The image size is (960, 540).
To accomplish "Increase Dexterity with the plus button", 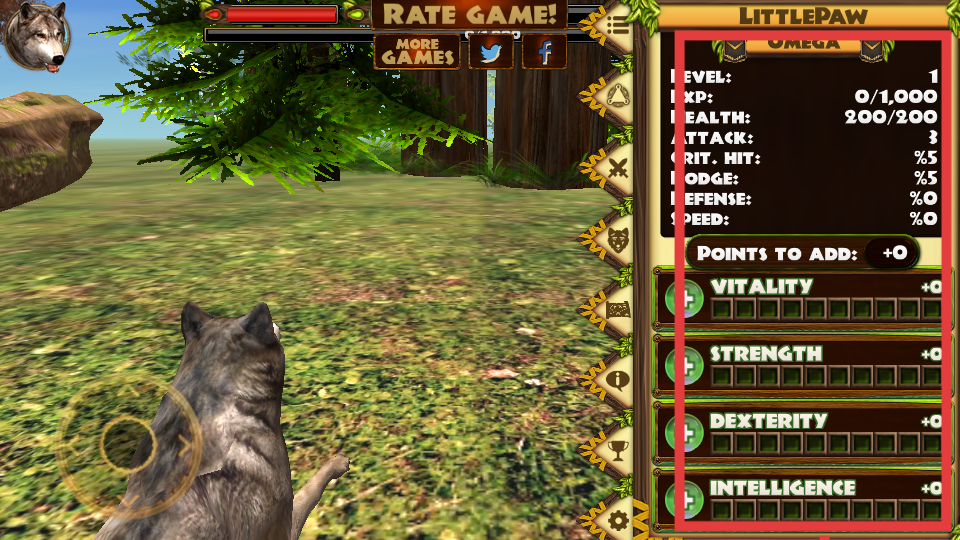I will 685,434.
